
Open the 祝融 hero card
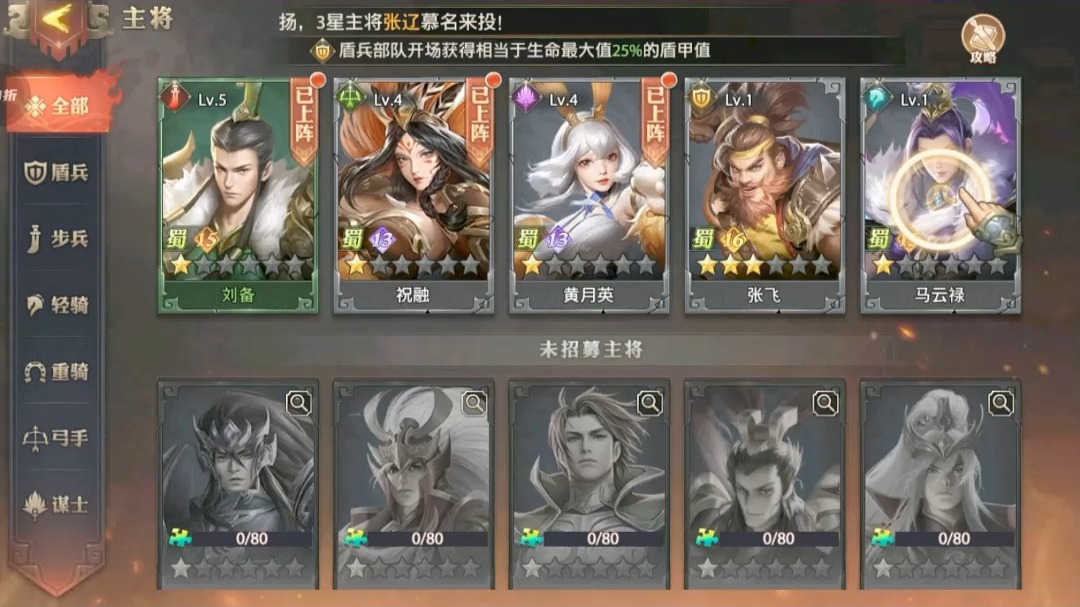(414, 195)
